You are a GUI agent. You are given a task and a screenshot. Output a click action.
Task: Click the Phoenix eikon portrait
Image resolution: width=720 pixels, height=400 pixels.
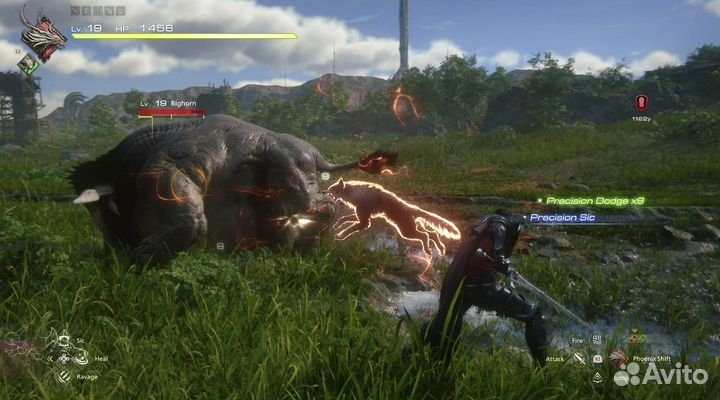tap(42, 36)
